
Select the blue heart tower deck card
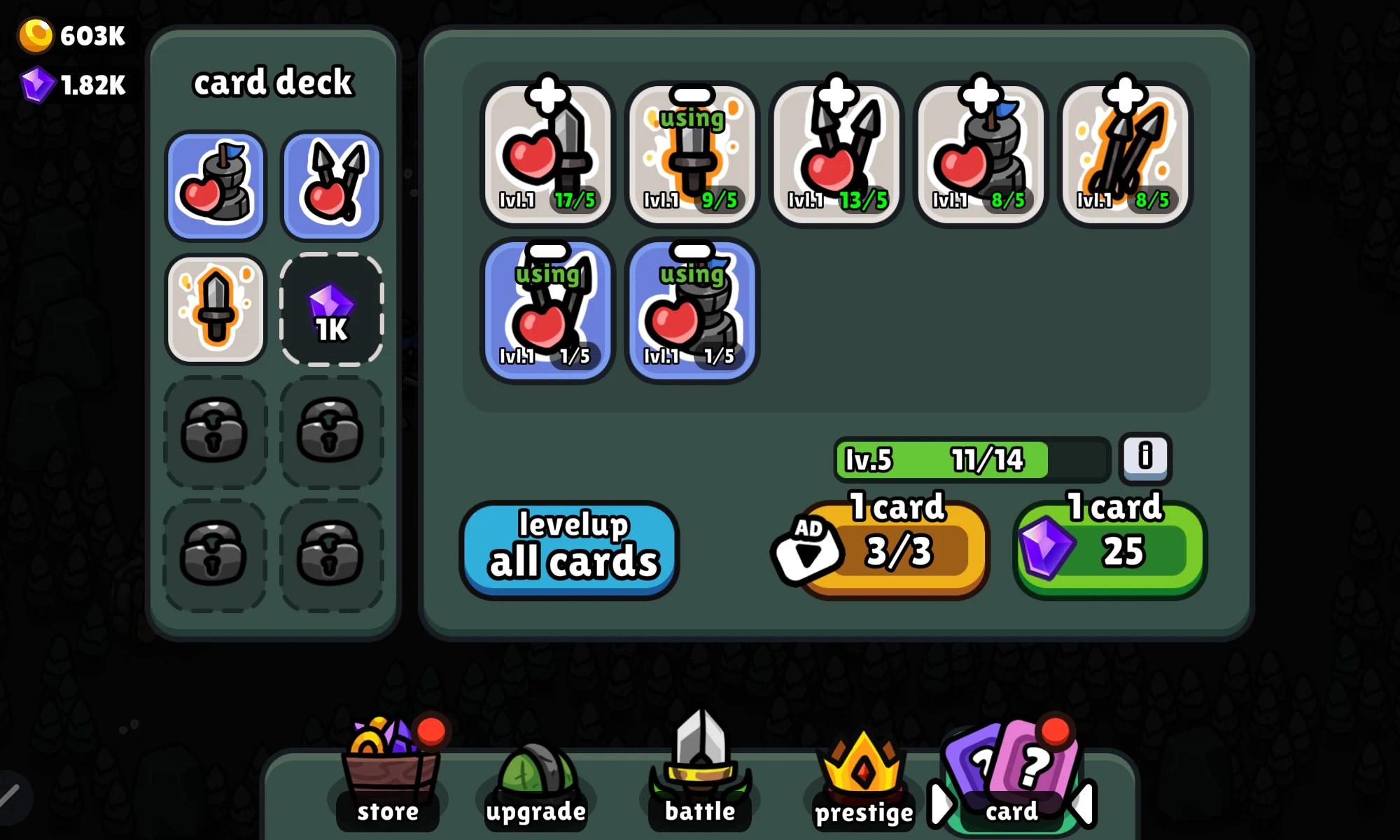coord(216,186)
